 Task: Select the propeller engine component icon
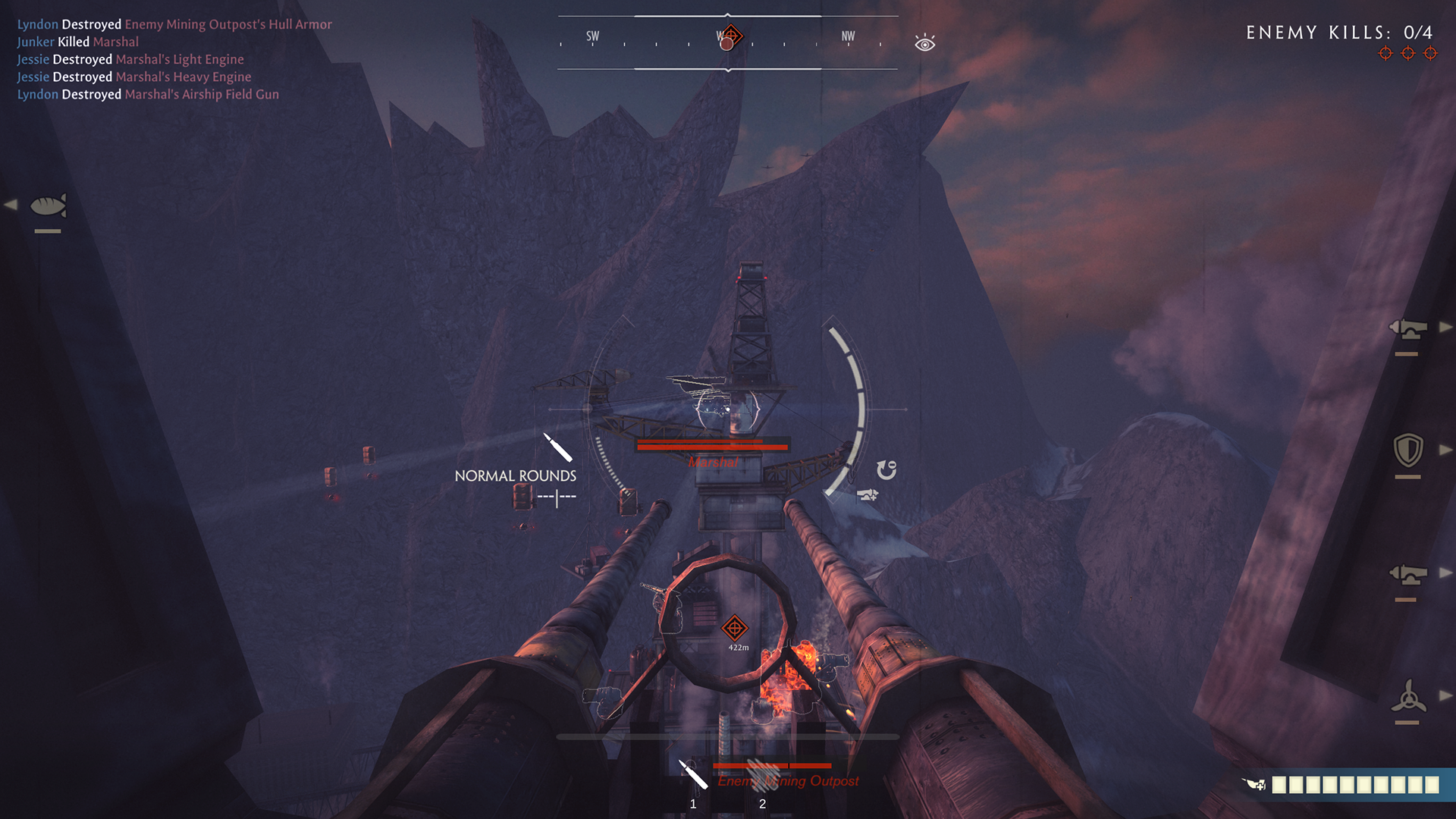(x=1408, y=696)
